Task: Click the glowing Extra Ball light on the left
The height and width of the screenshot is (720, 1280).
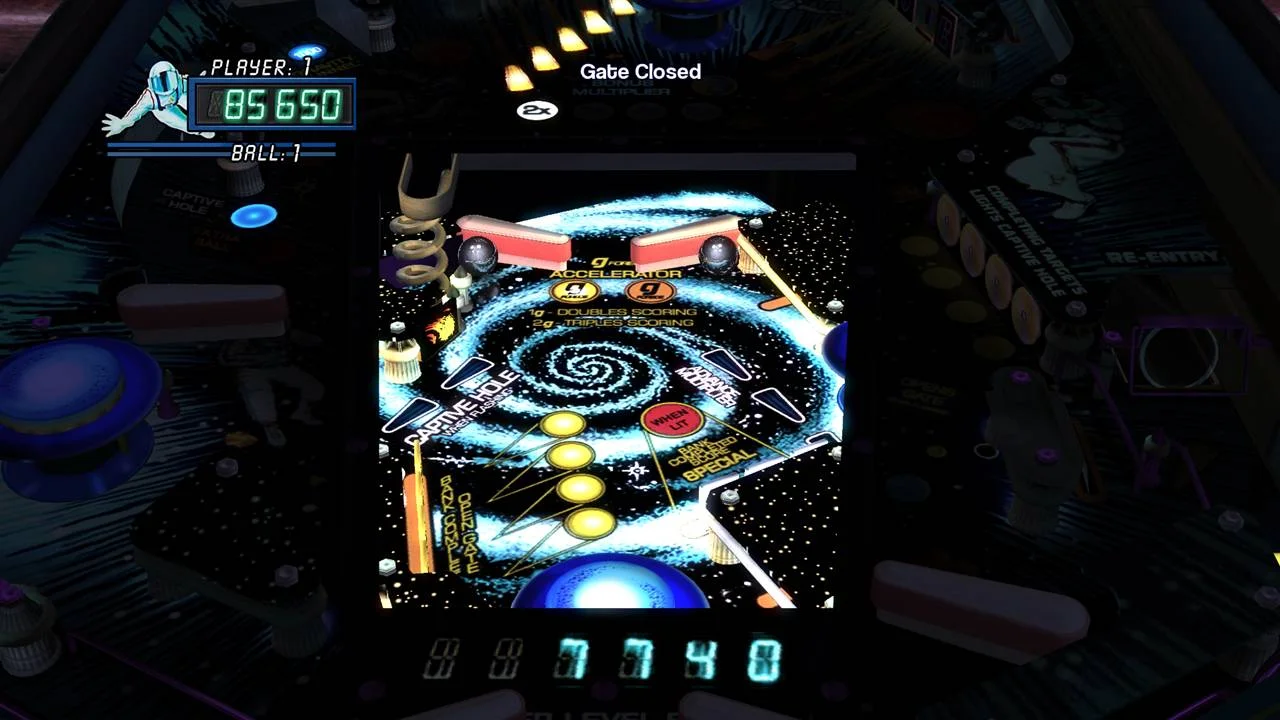Action: 252,216
